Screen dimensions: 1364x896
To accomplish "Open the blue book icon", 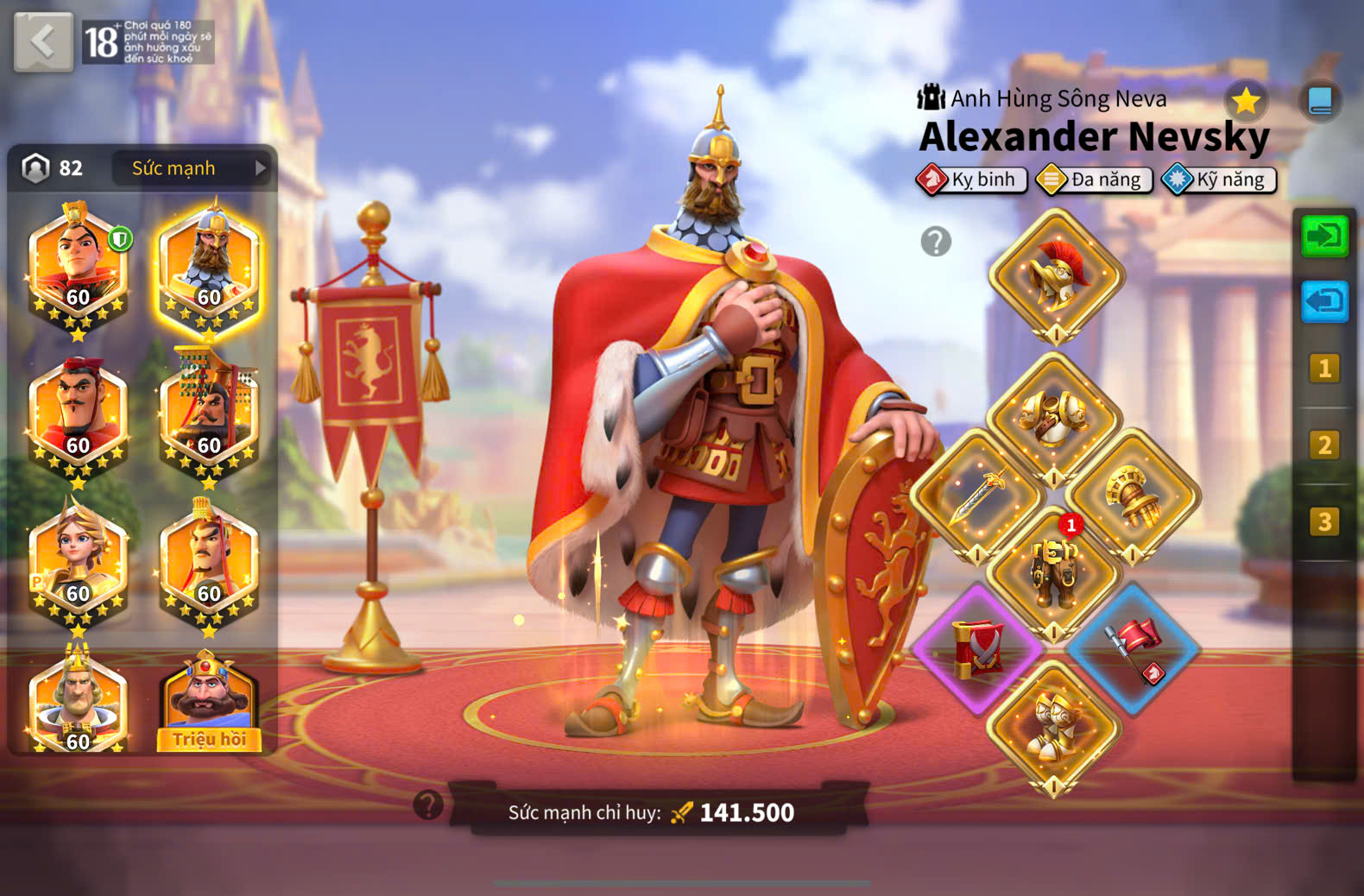I will (1320, 101).
